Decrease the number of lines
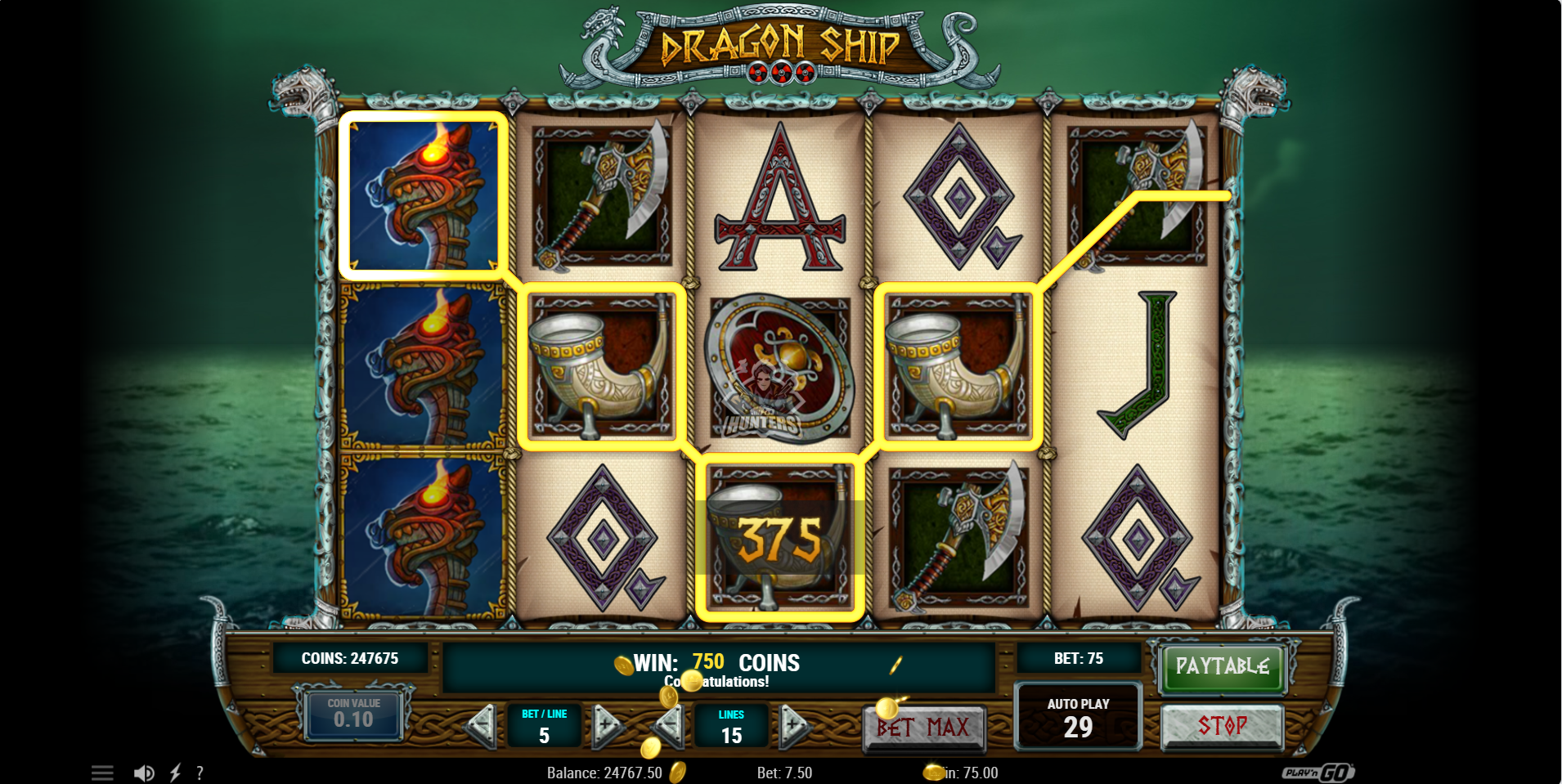The width and height of the screenshot is (1562, 784). click(670, 725)
